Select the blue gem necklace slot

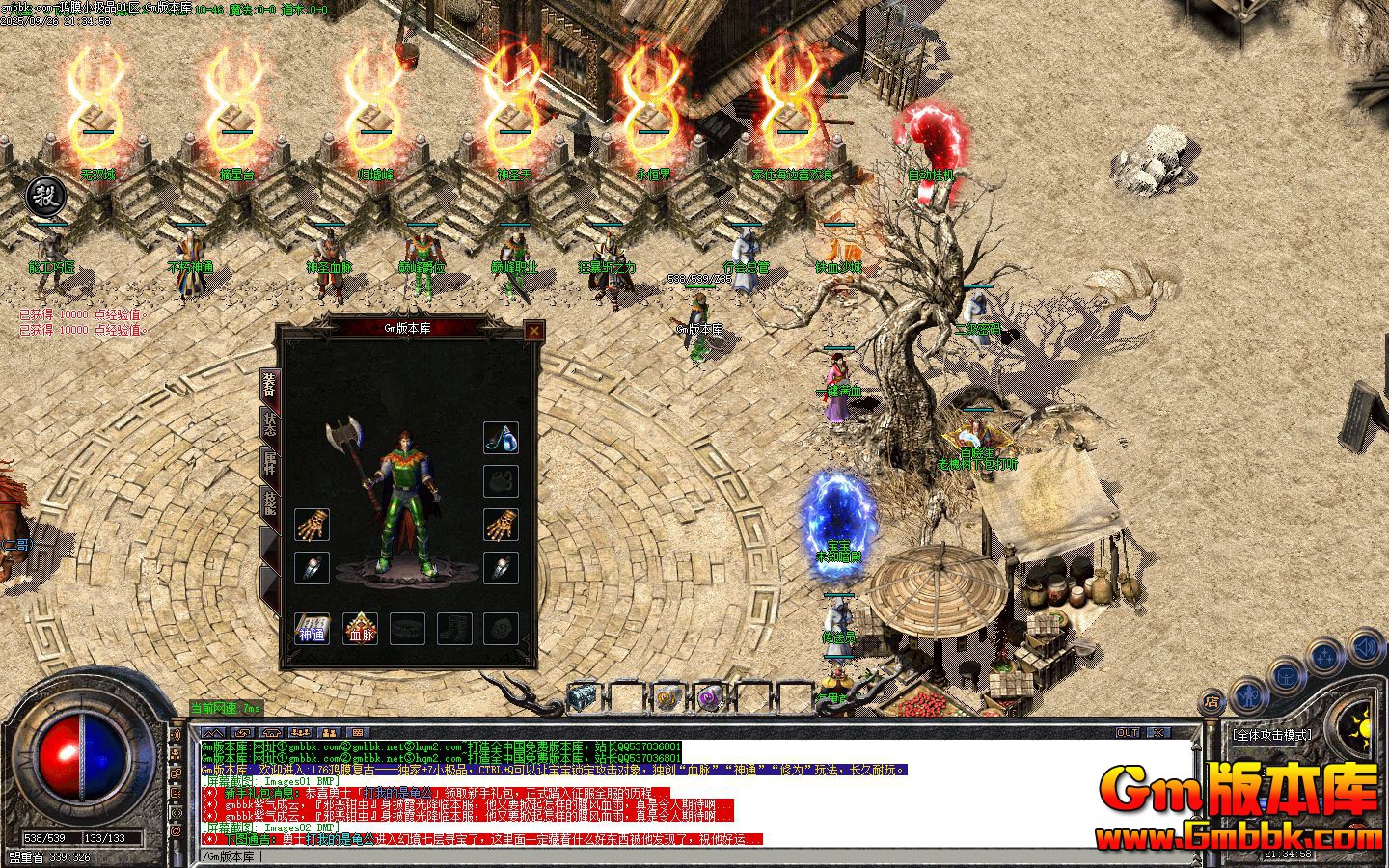click(x=501, y=438)
